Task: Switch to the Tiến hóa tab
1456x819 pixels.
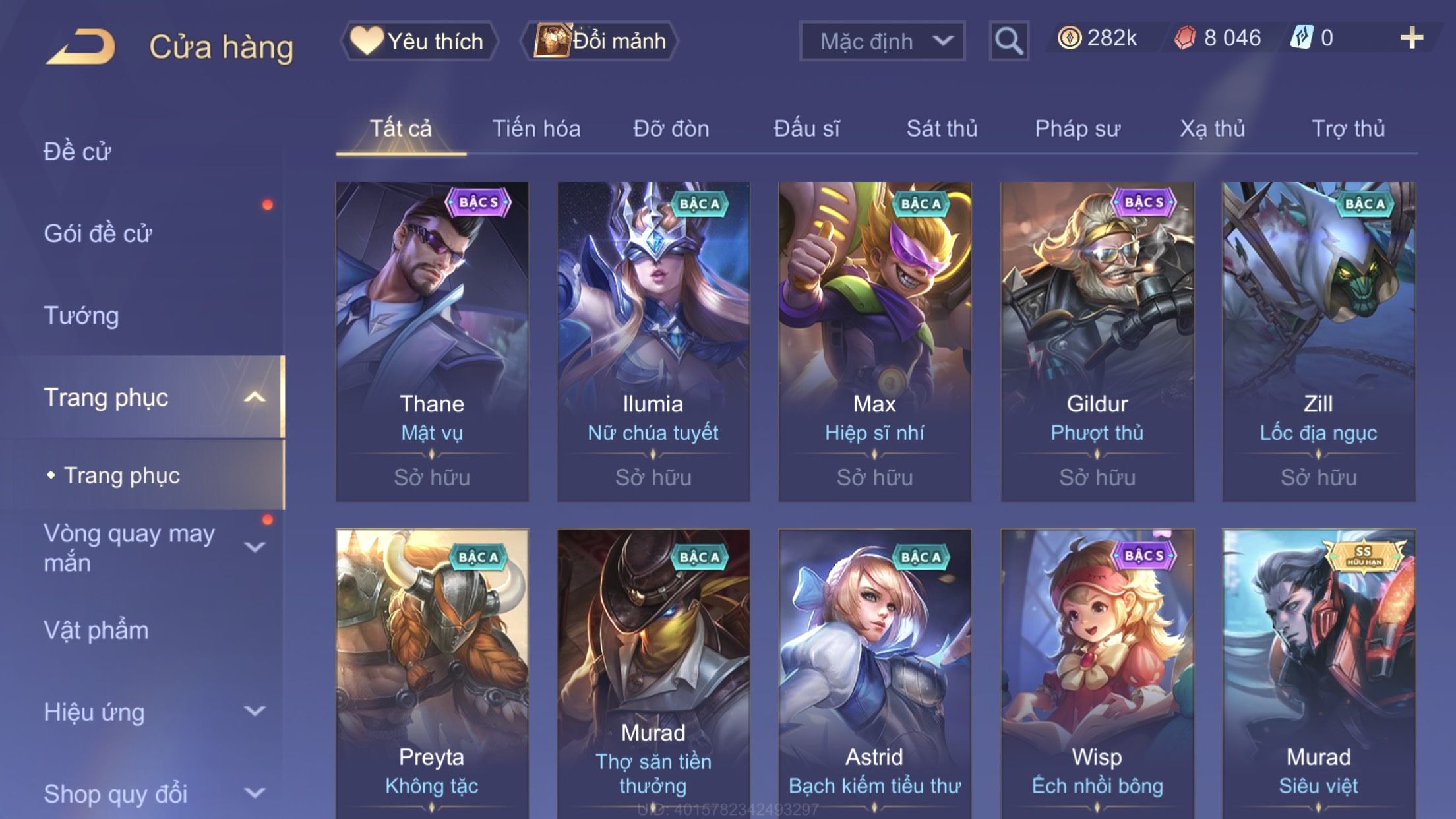Action: (536, 129)
